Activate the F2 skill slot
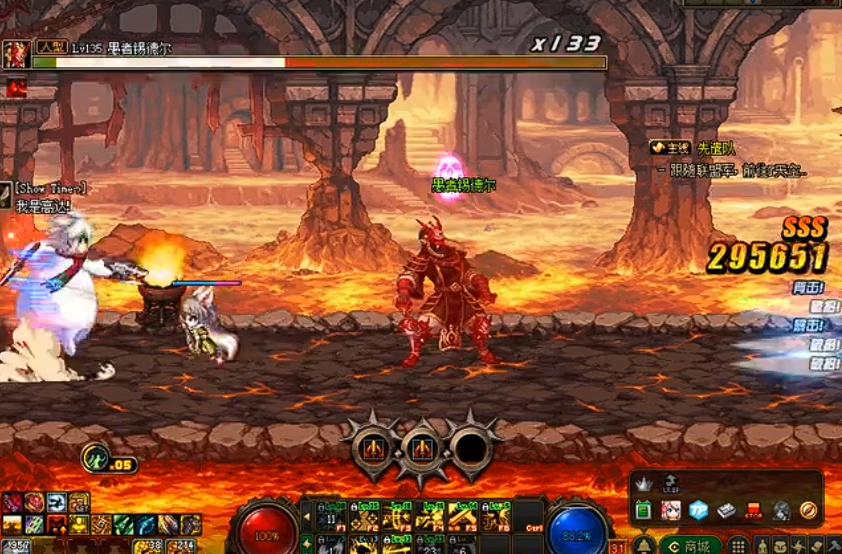Viewport: 842px width, 554px height. (364, 519)
